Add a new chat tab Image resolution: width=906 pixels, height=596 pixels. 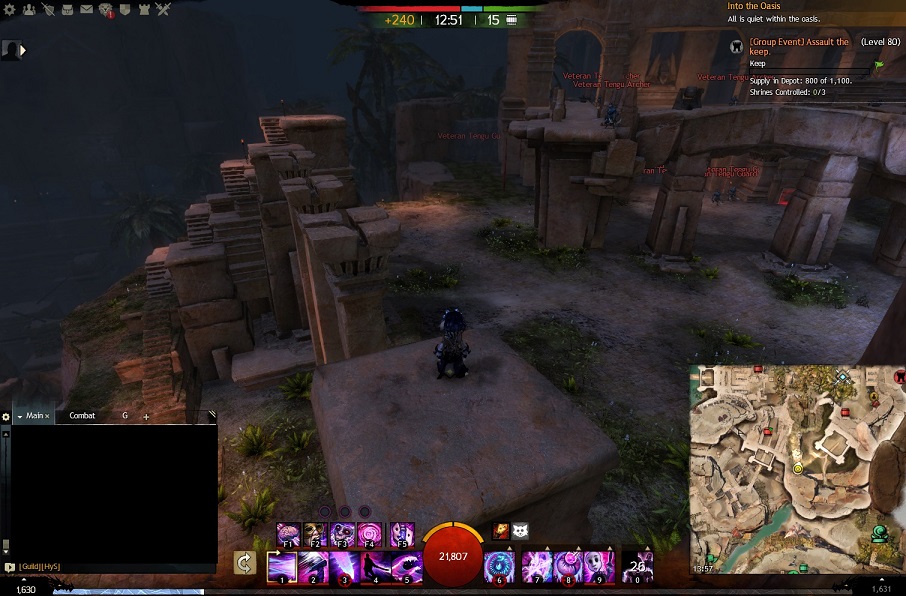[146, 416]
